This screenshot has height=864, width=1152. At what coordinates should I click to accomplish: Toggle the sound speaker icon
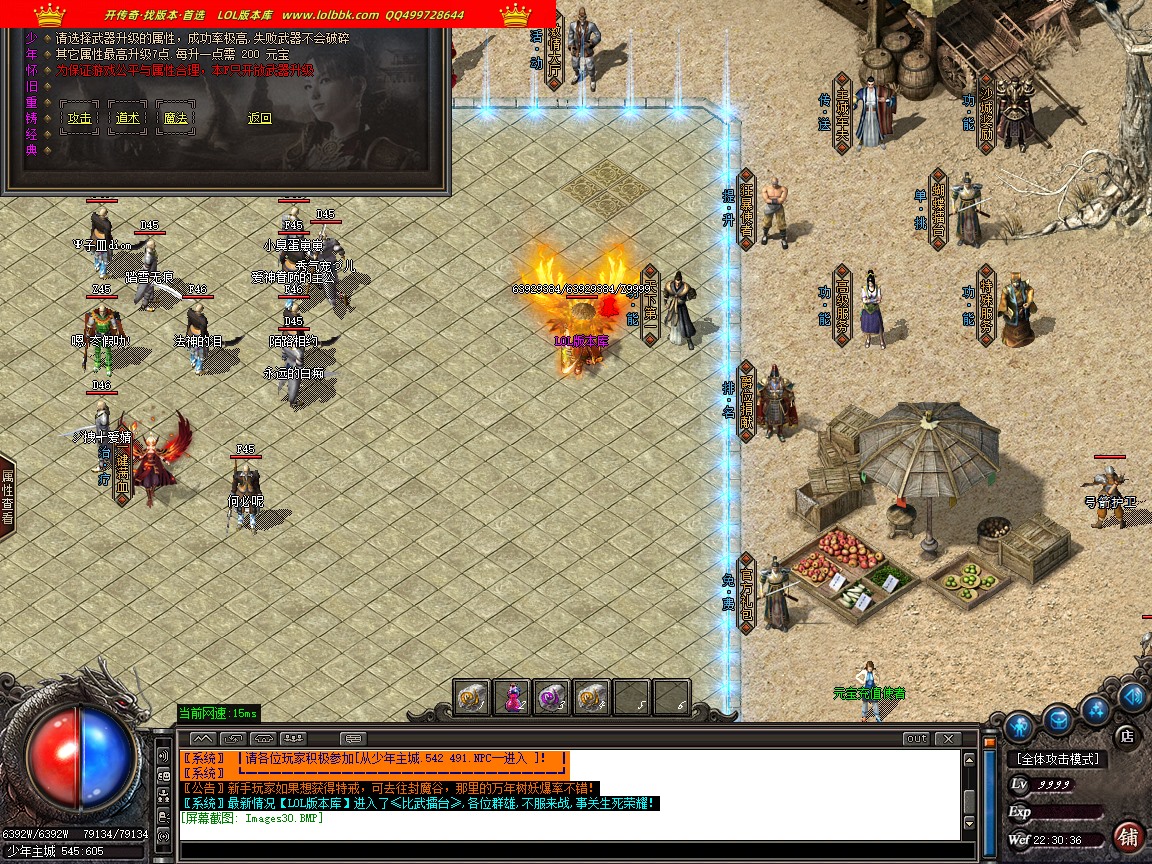tap(1132, 695)
